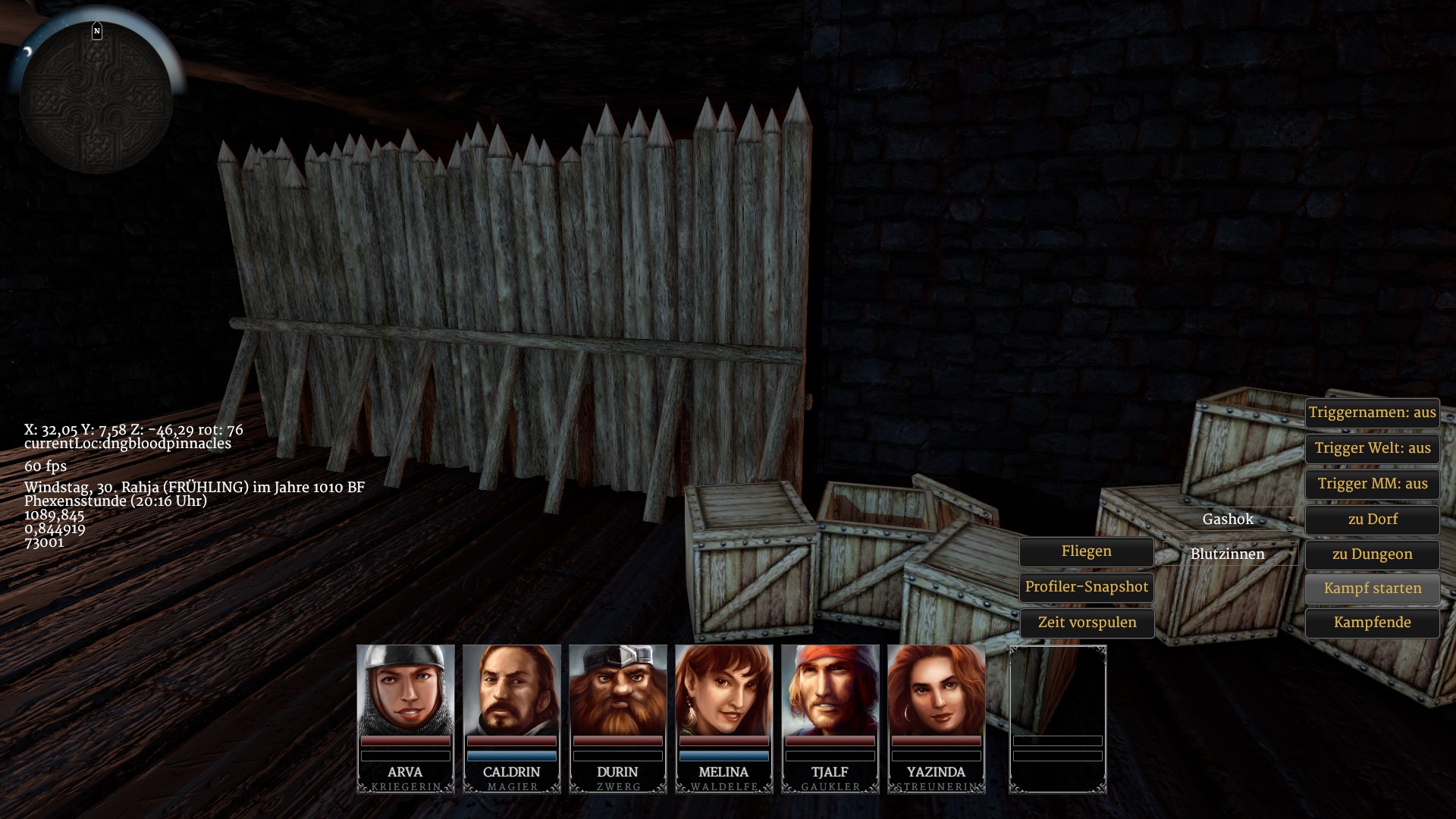Pick Tjalf the Gaukler portrait
This screenshot has height=819, width=1456.
(x=830, y=690)
